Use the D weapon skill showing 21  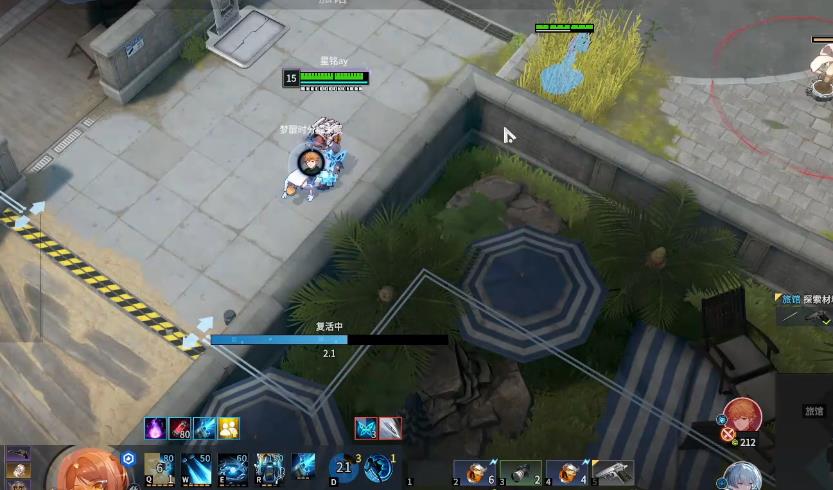(x=344, y=467)
